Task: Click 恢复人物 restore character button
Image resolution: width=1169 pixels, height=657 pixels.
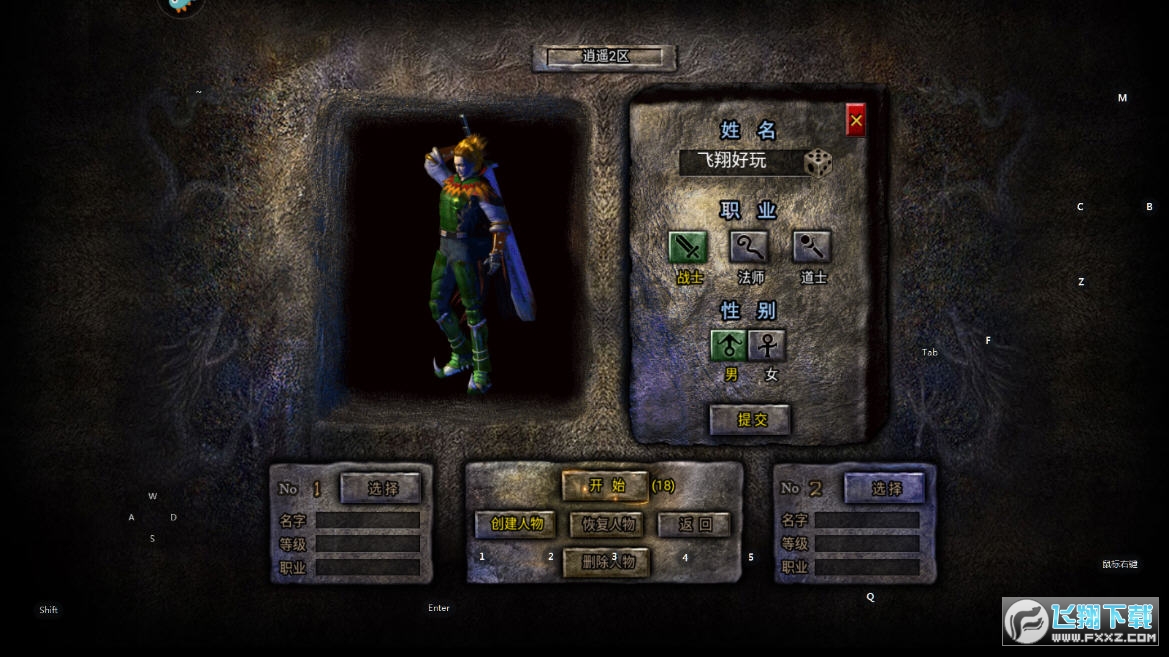Action: (606, 524)
